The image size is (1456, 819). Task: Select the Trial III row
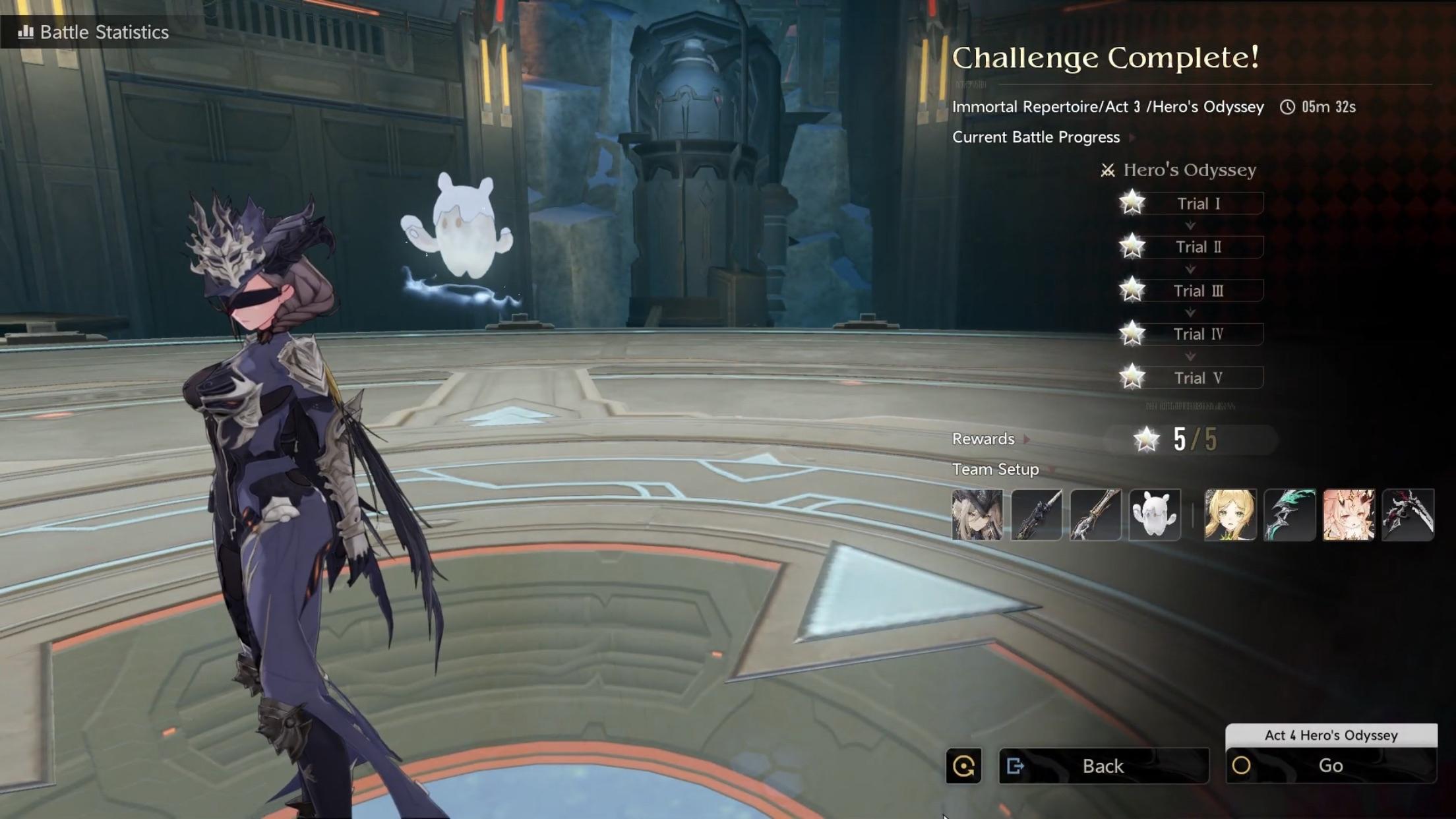(1198, 291)
